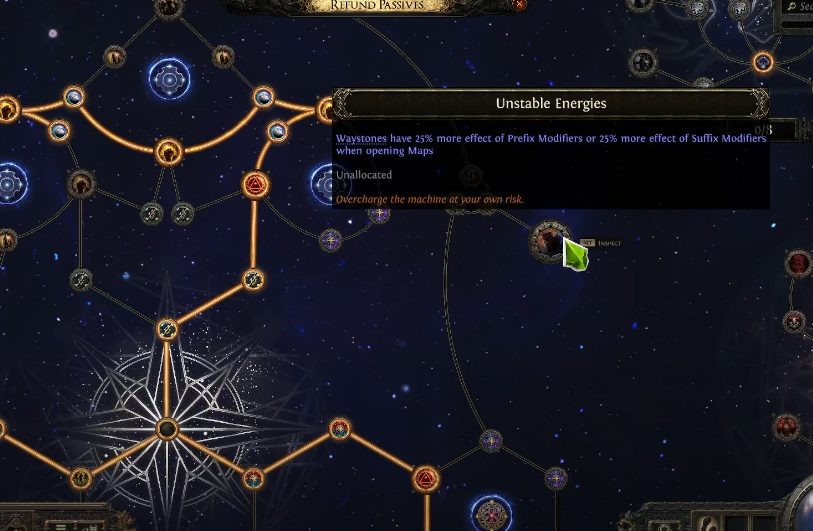Select the central compass starting node
Image resolution: width=813 pixels, height=531 pixels.
coord(167,430)
